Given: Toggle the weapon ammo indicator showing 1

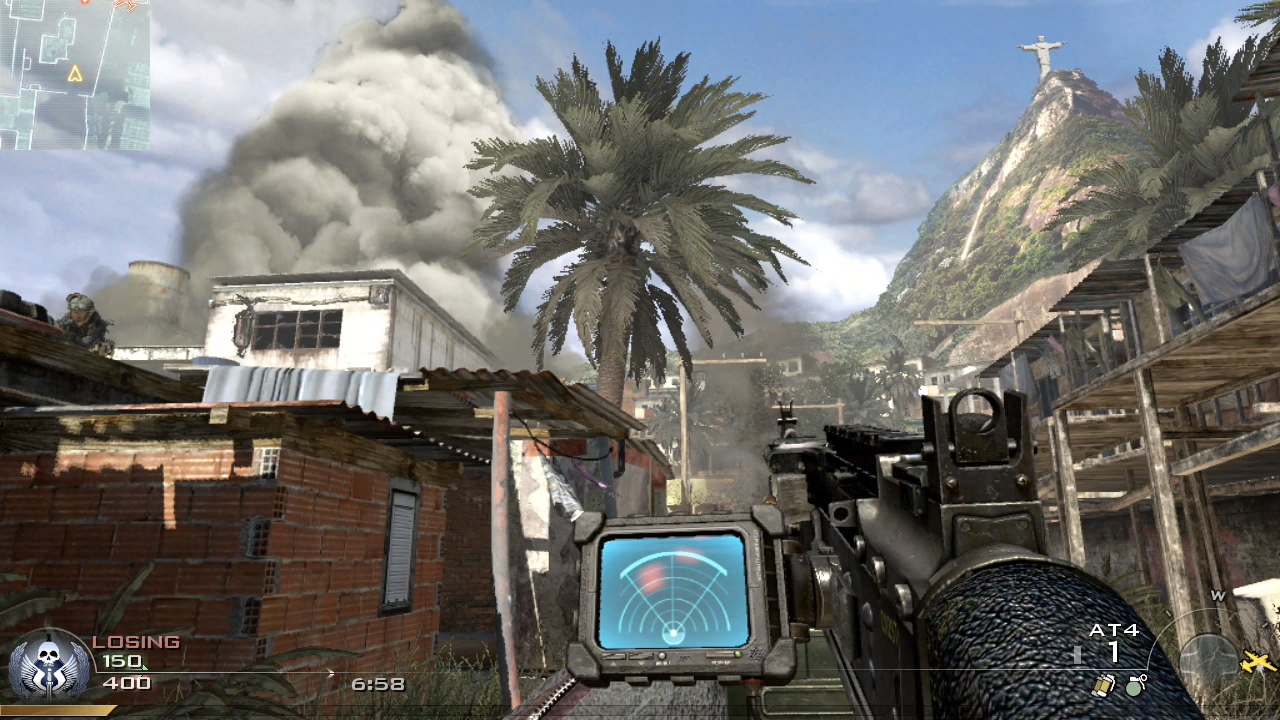Looking at the screenshot, I should 1113,650.
